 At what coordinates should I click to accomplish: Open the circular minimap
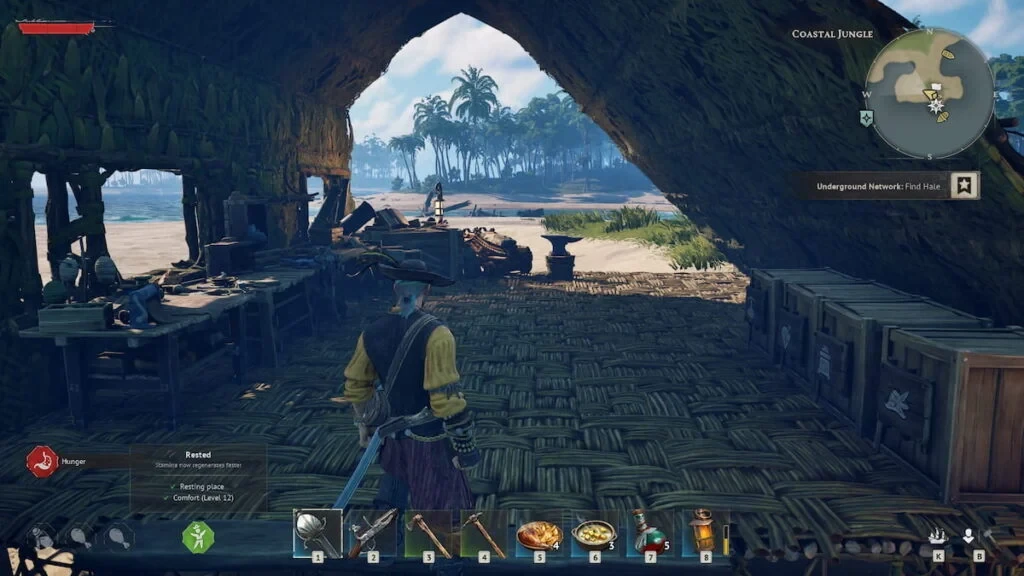click(929, 93)
